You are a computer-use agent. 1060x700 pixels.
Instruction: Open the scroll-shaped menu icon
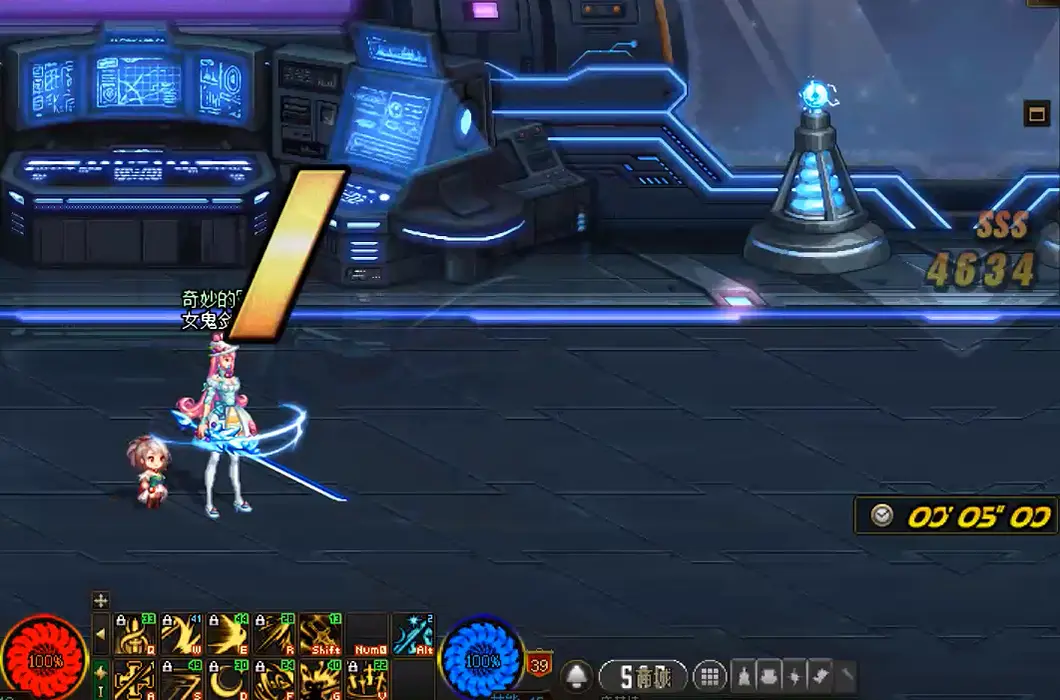coord(822,676)
